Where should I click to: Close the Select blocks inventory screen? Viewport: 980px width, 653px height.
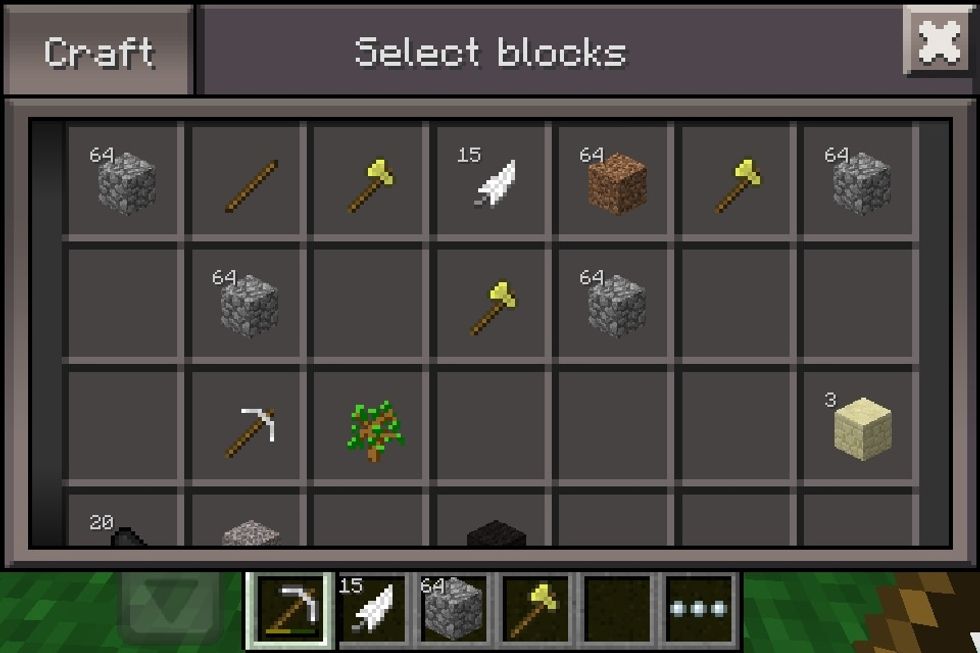(938, 42)
